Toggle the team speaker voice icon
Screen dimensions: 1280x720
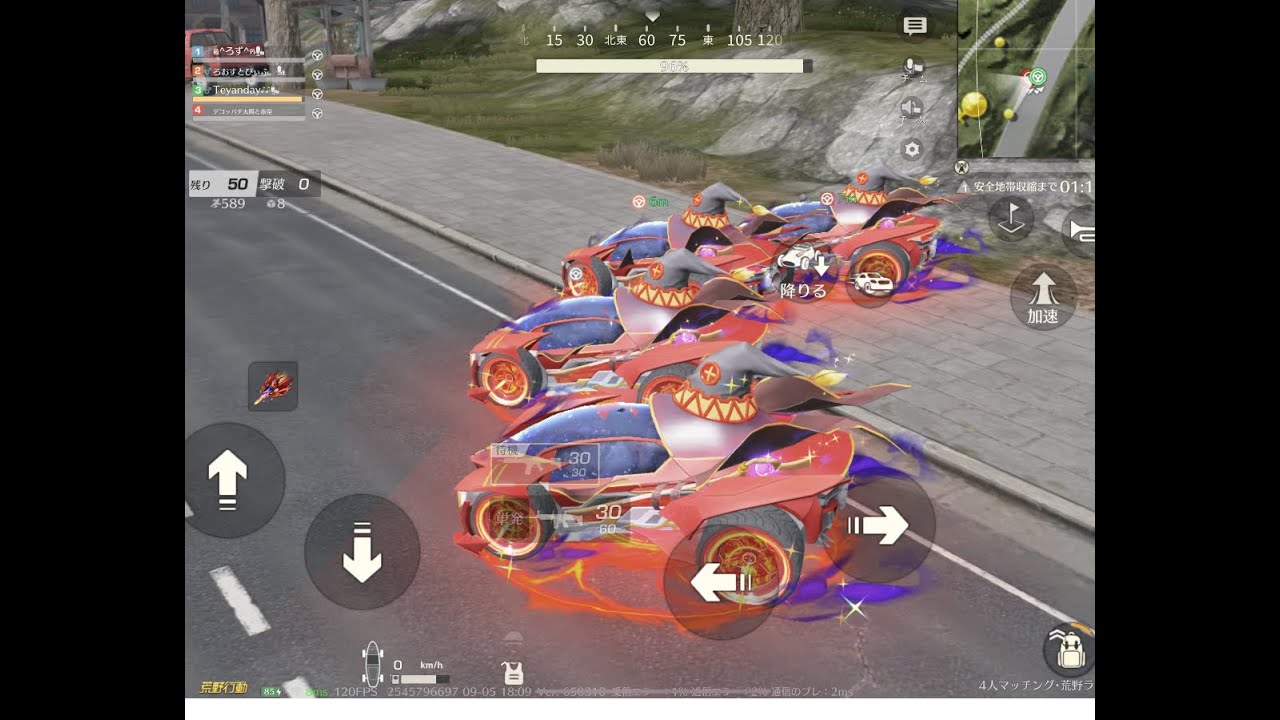912,109
